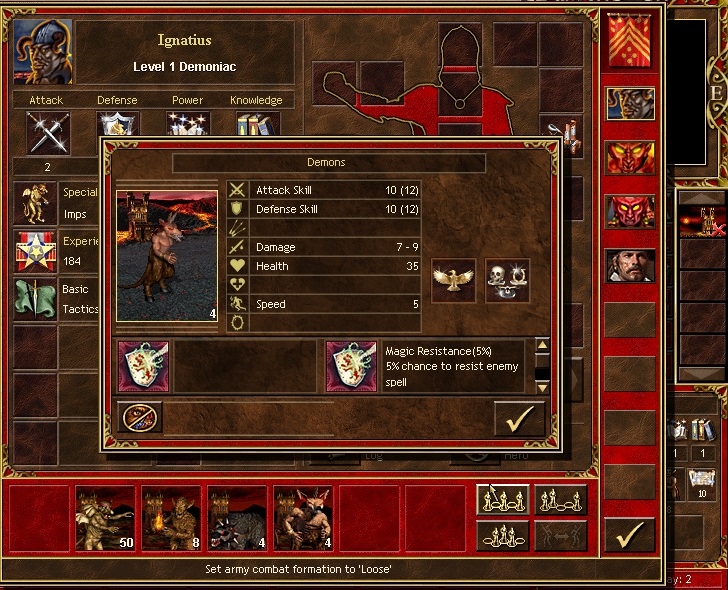Select the golden eagle morale icon

coord(453,281)
